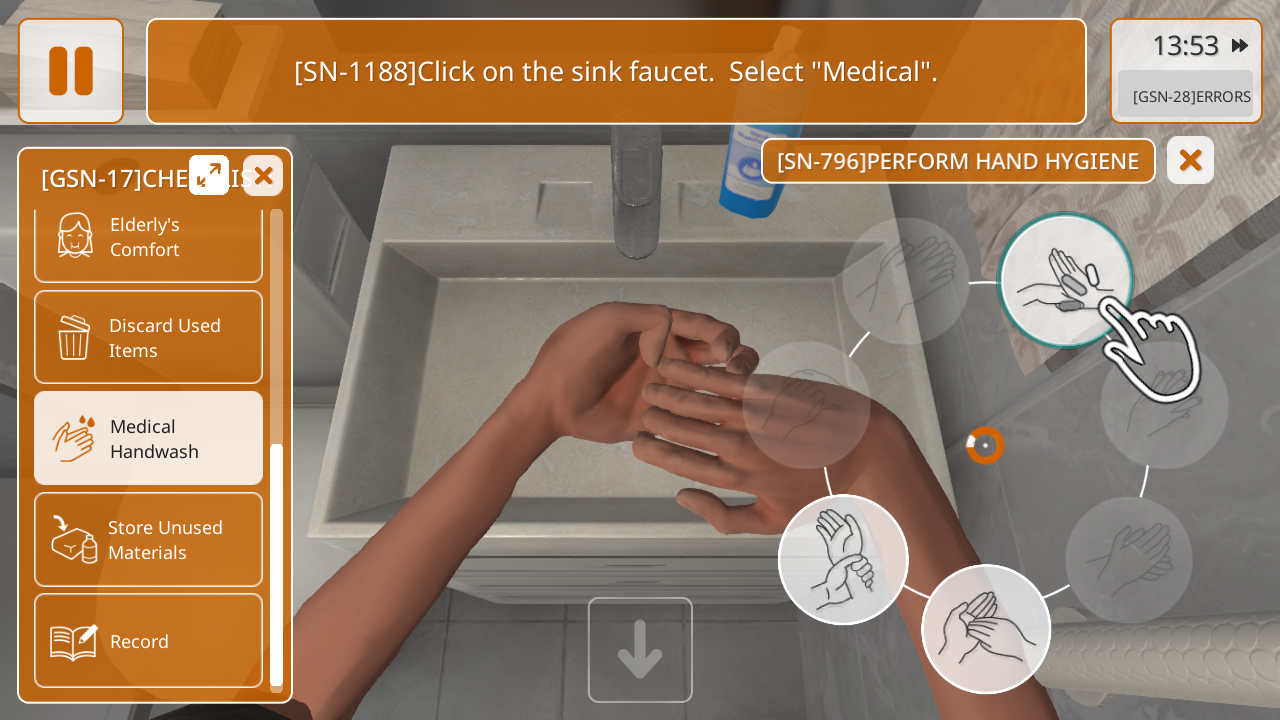Select Elderly's Comfort in the checklist

[148, 237]
